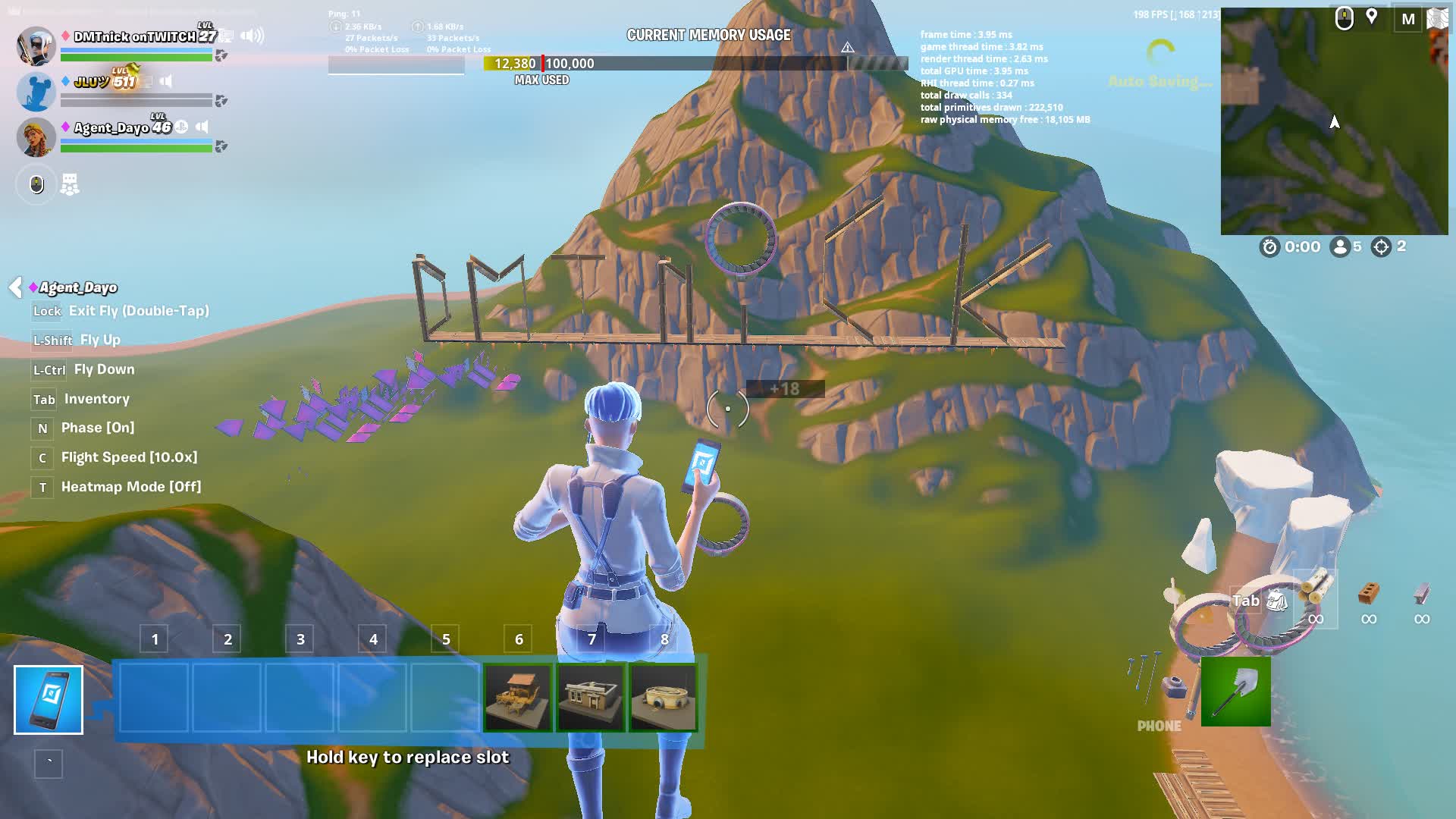Mute DMTnick onTWITCH's voice indicator
Screen dimensions: 1456x819
pos(251,35)
